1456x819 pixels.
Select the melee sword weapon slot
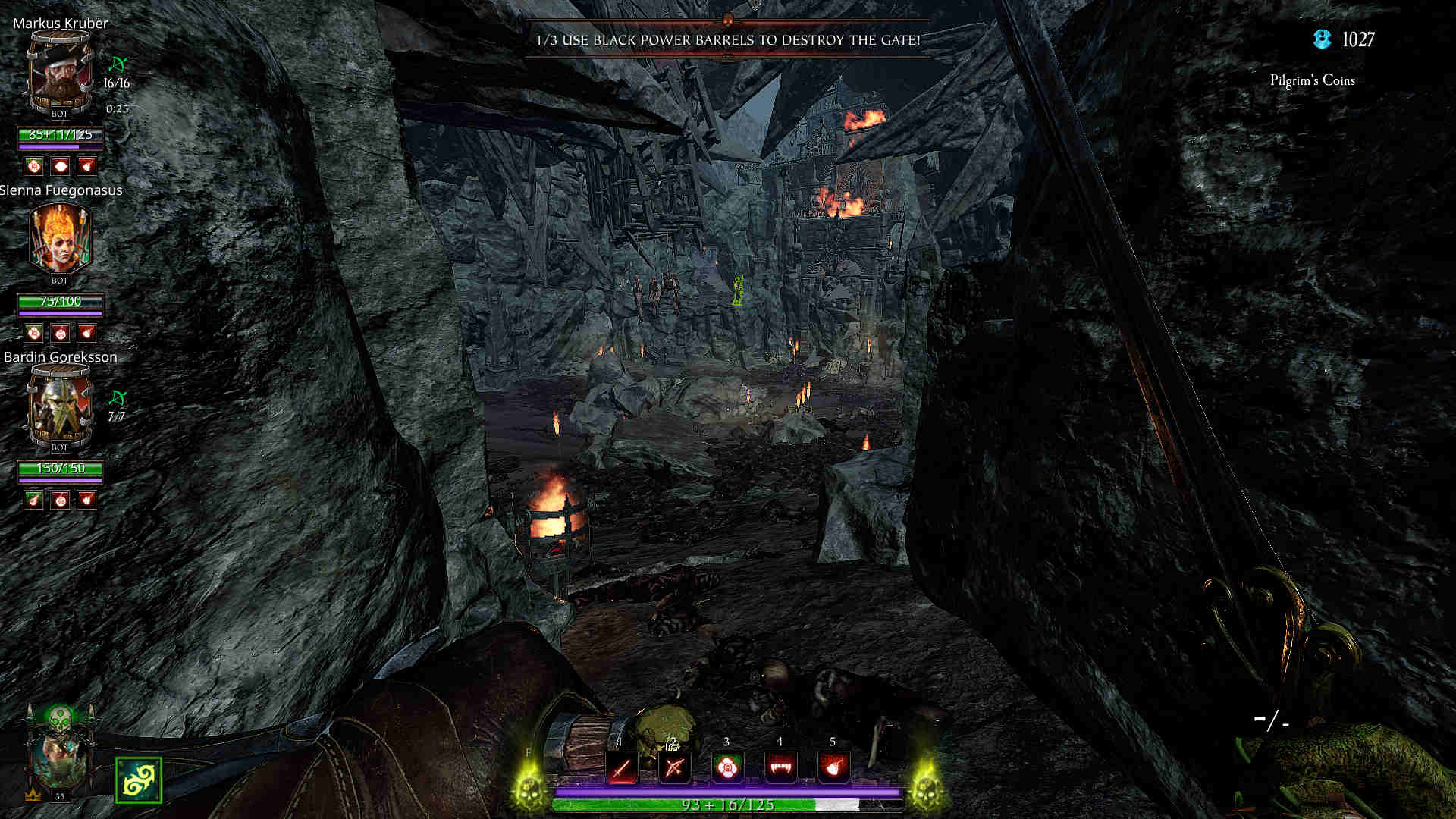coord(621,768)
